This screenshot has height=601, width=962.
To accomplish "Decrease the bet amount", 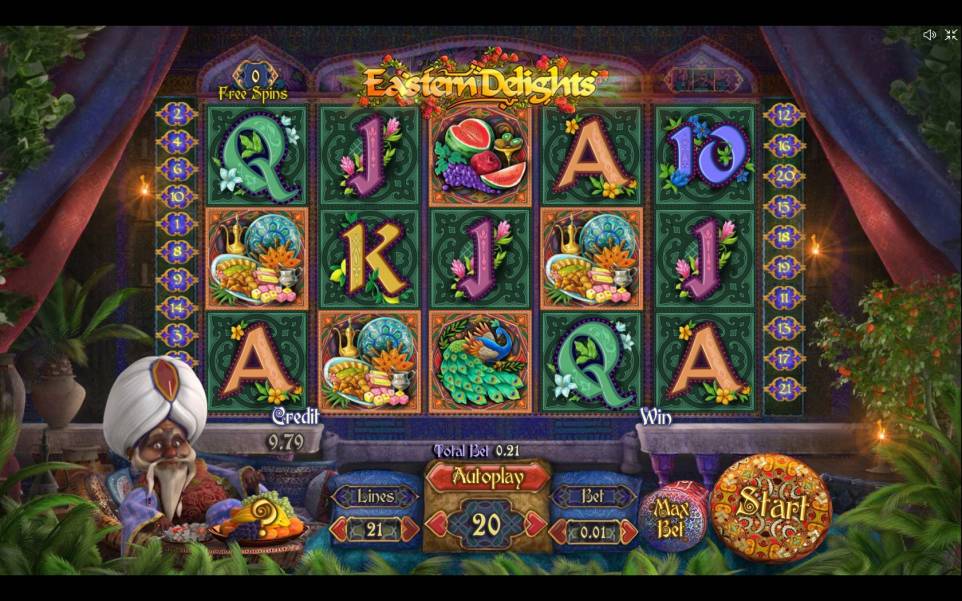I will [x=560, y=532].
